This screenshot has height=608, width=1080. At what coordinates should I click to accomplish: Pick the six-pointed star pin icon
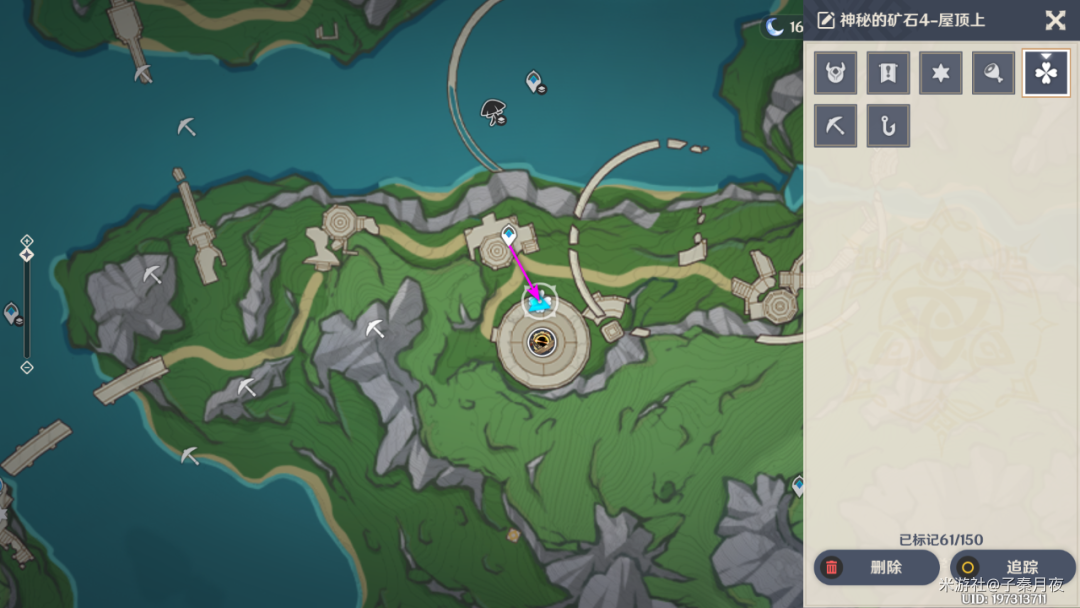click(940, 73)
